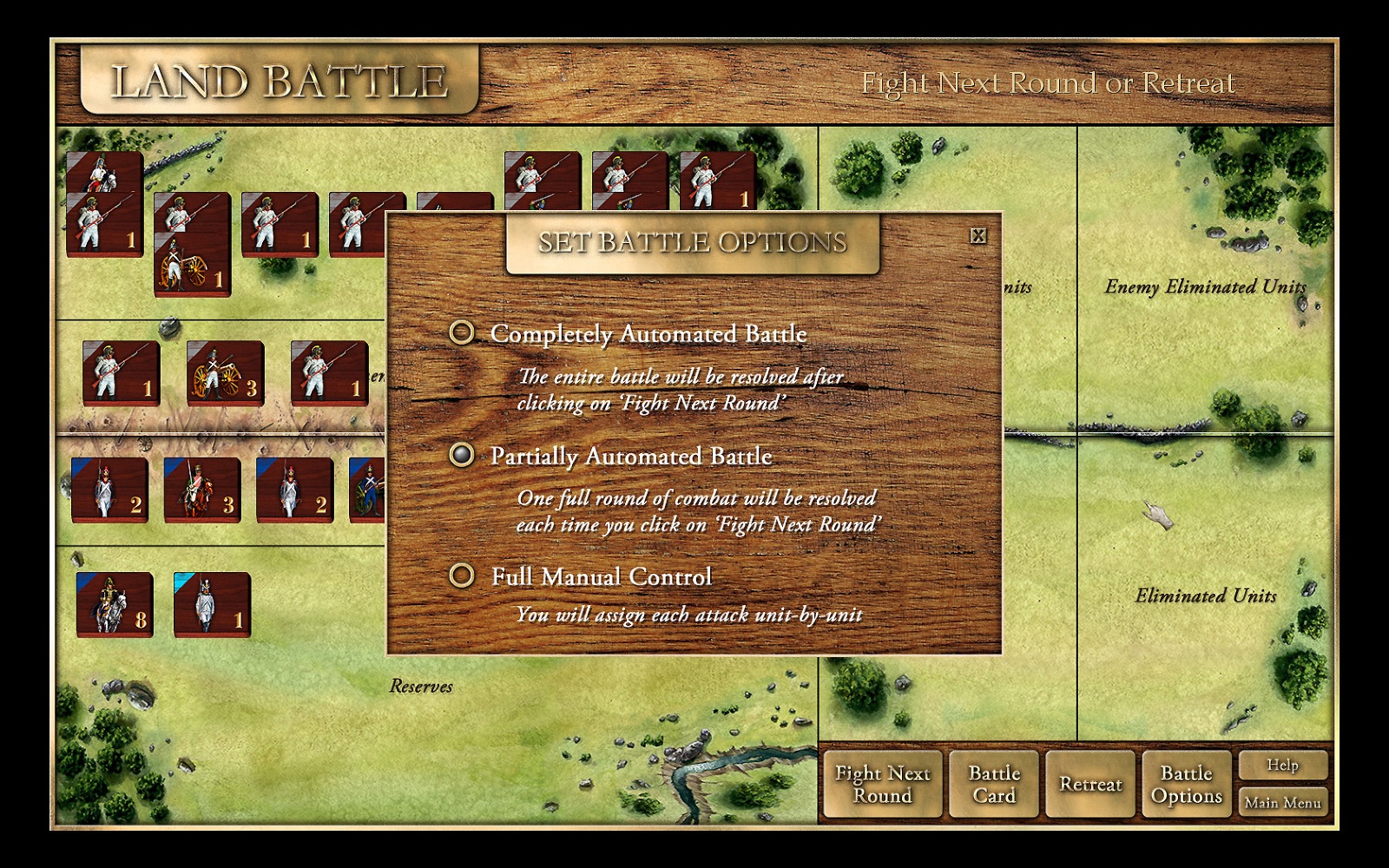
Task: Select the friendly cavalry unit with strength 3
Action: [202, 490]
